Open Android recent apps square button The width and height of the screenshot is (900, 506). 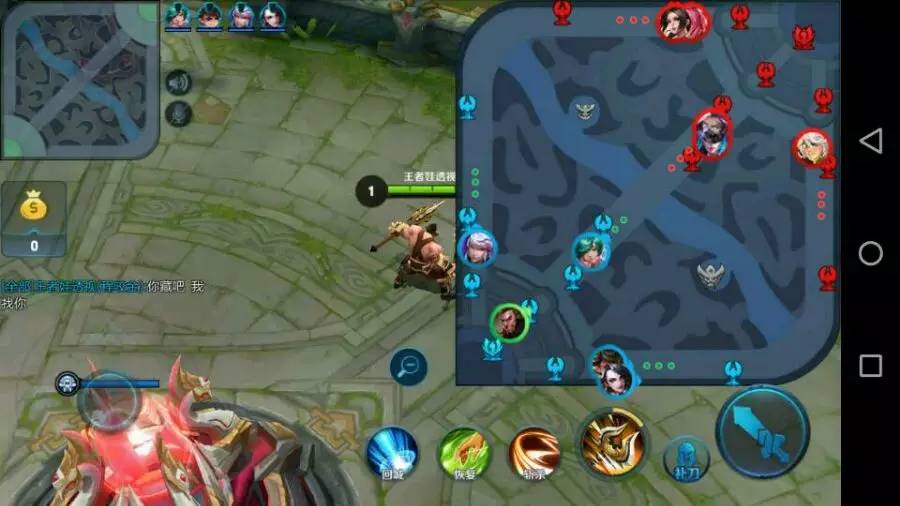coord(871,365)
